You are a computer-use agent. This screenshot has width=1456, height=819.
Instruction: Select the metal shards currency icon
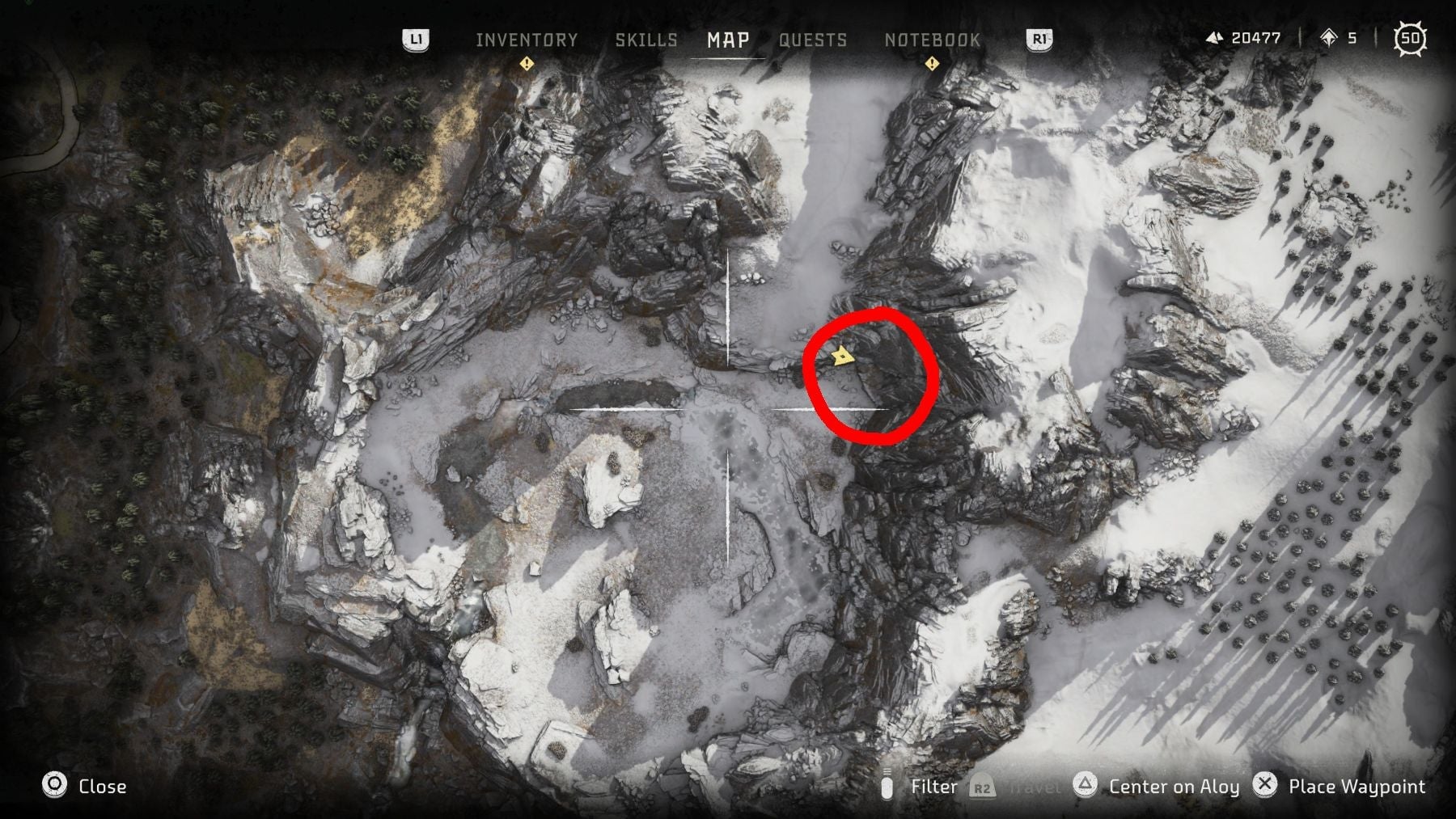pos(1215,36)
